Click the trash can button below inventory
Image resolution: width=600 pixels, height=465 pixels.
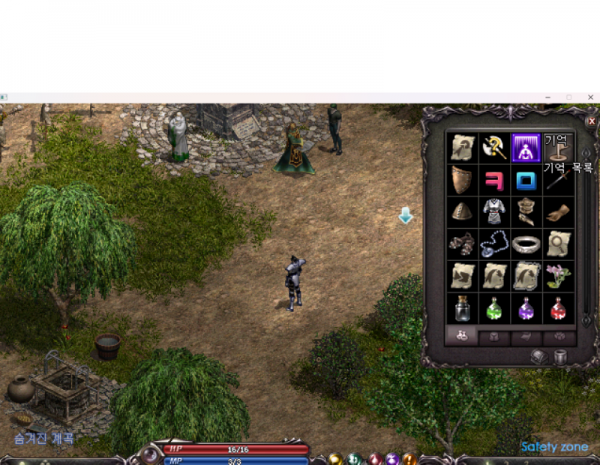pyautogui.click(x=561, y=357)
